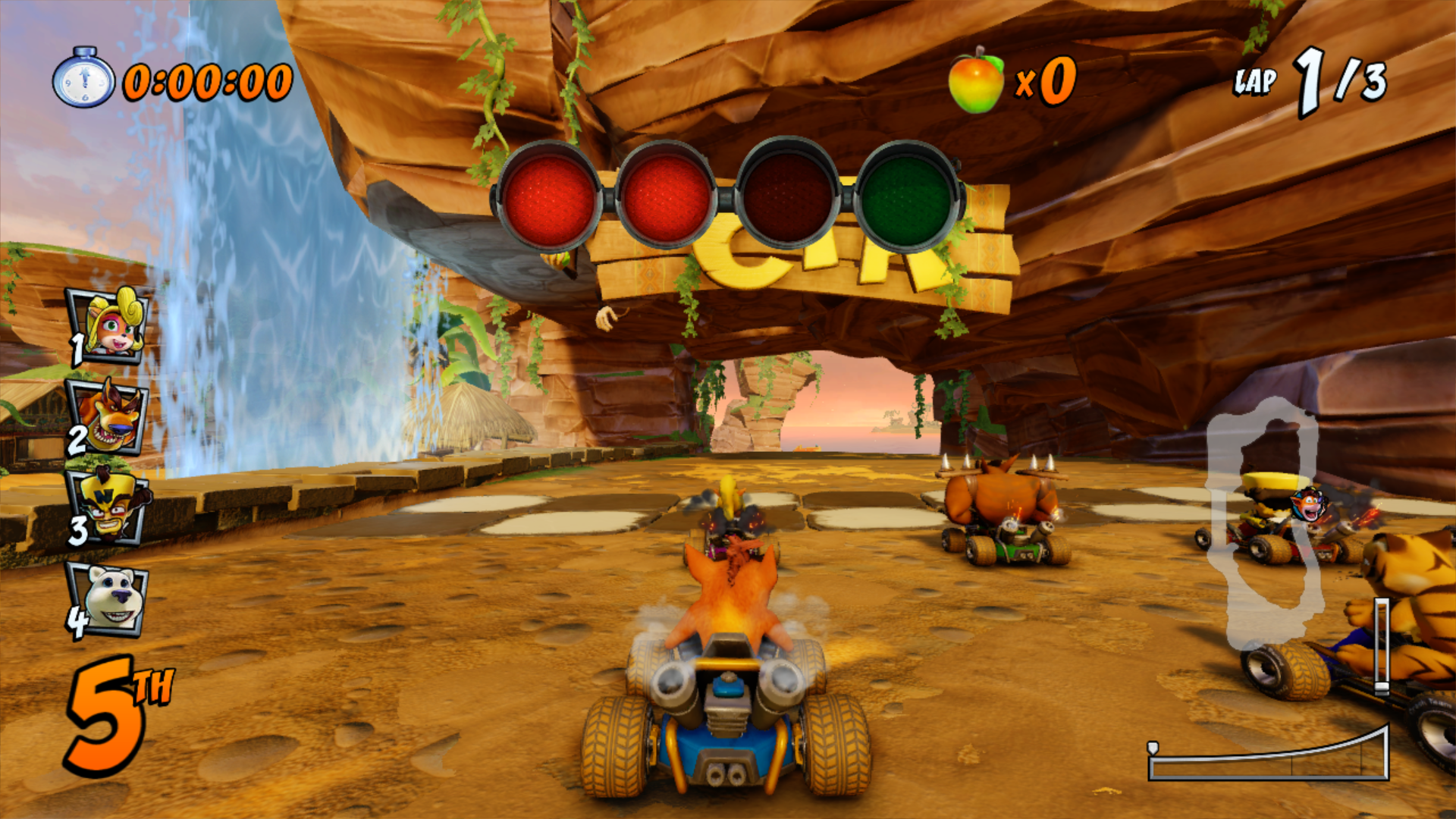Click the Wumpa fruit icon
Viewport: 1456px width, 819px height.
coord(976,81)
